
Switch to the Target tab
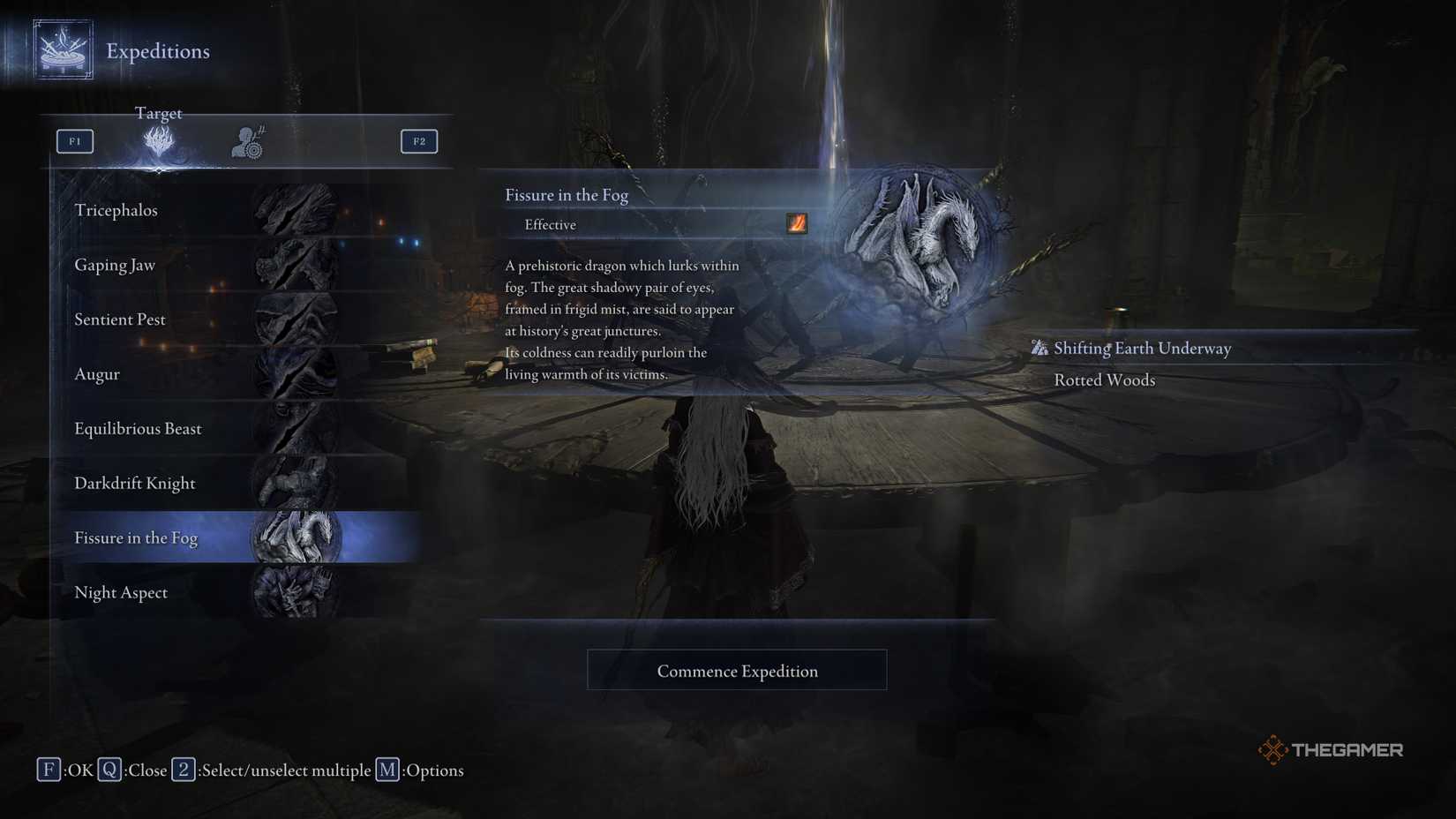159,141
